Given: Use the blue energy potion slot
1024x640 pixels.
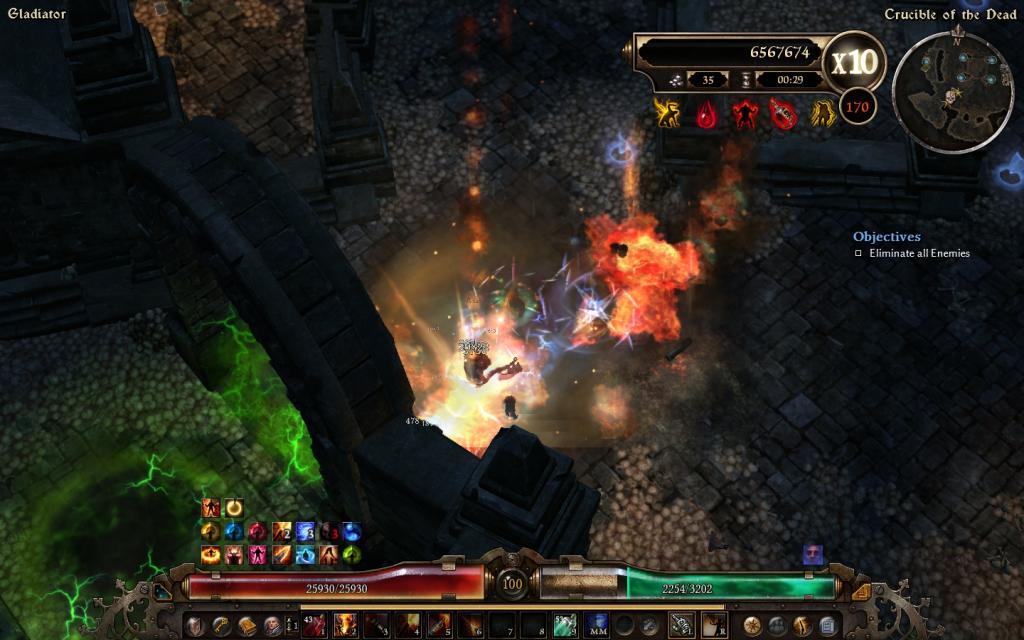Looking at the screenshot, I should [x=596, y=626].
